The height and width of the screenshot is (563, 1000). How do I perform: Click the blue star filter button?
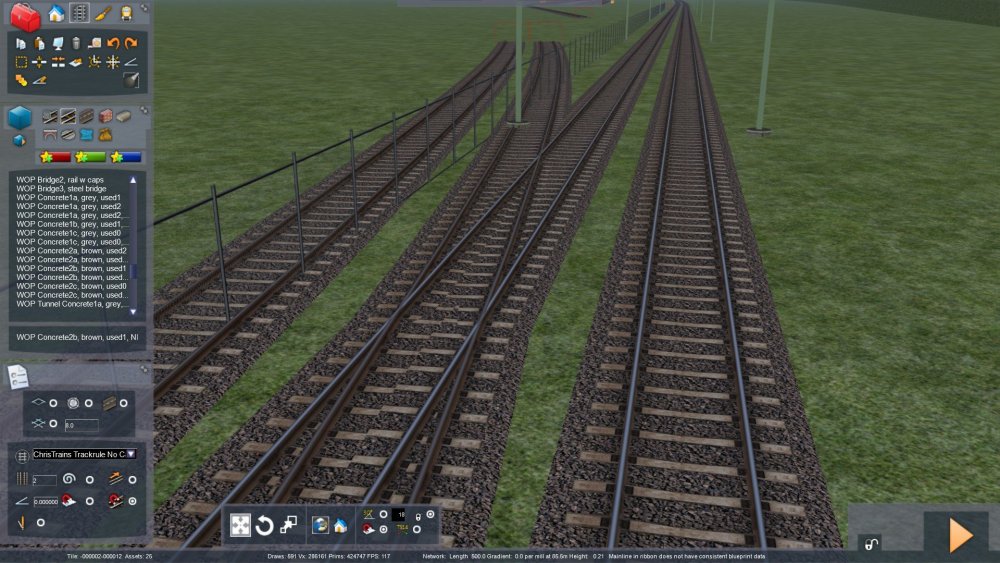[127, 157]
